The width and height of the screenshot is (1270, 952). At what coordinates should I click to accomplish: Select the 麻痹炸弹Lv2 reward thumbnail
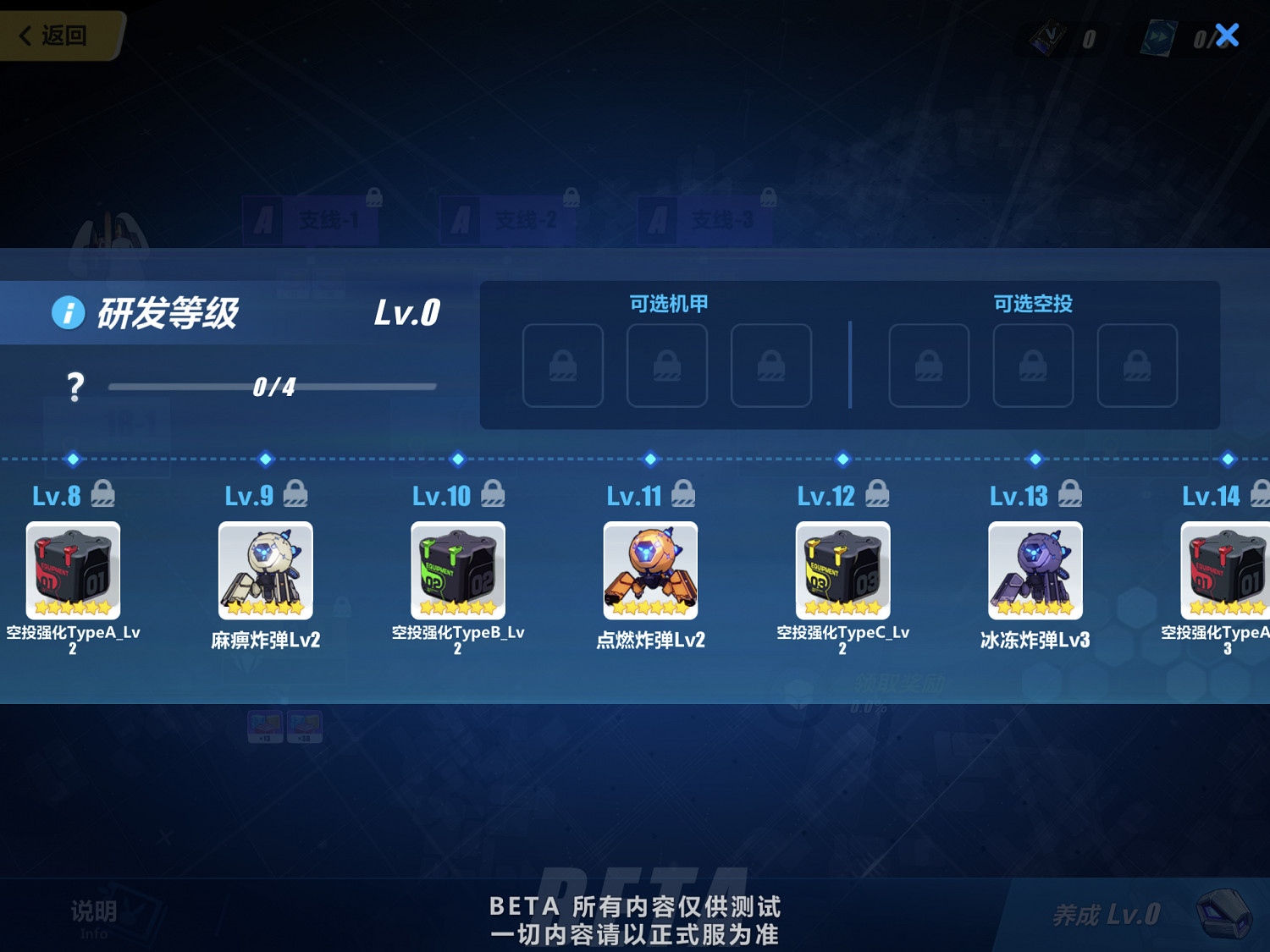click(264, 570)
